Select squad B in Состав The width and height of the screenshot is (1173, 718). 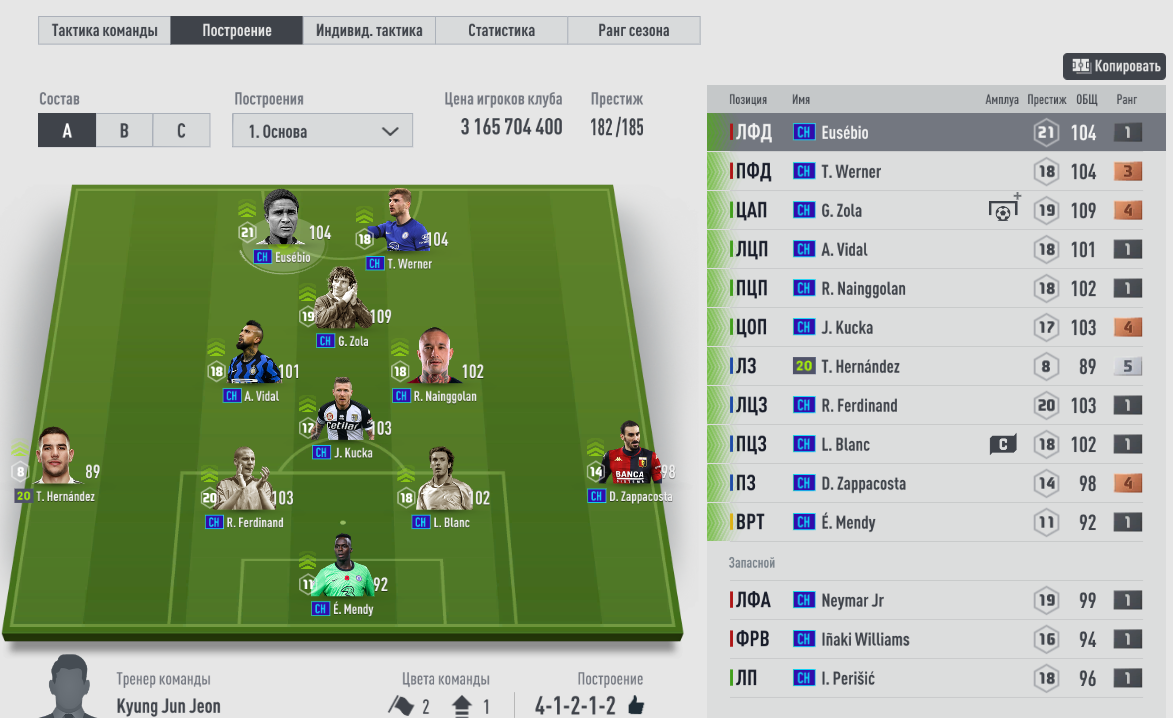[x=124, y=131]
